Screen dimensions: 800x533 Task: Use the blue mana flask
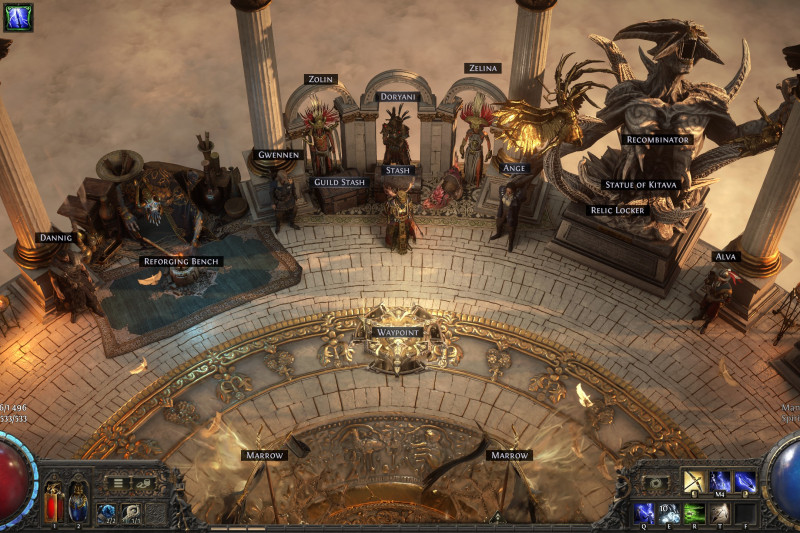[76, 503]
